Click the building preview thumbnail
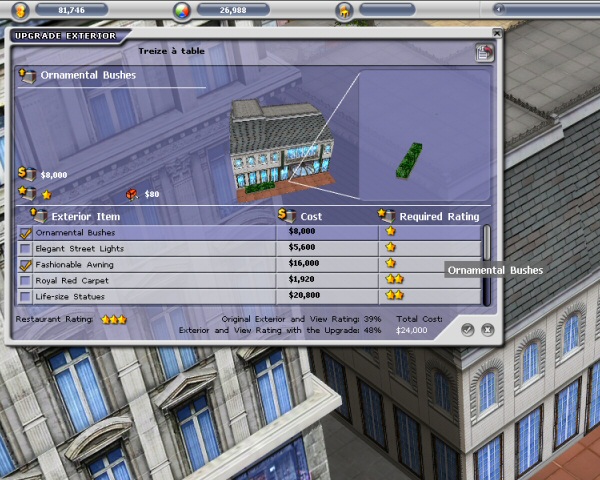The width and height of the screenshot is (600, 480). pyautogui.click(x=268, y=146)
